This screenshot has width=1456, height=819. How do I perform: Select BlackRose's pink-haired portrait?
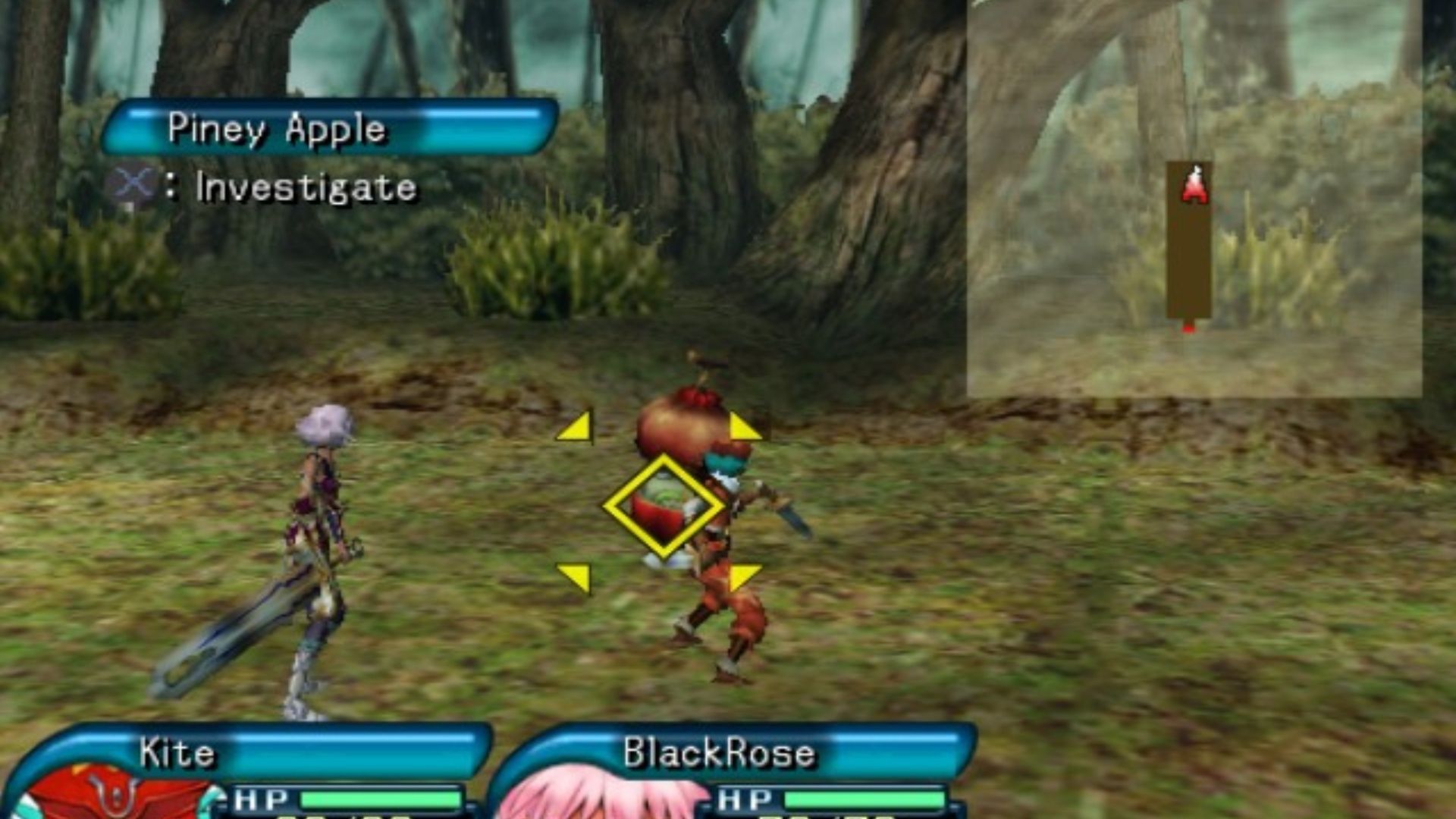point(599,800)
